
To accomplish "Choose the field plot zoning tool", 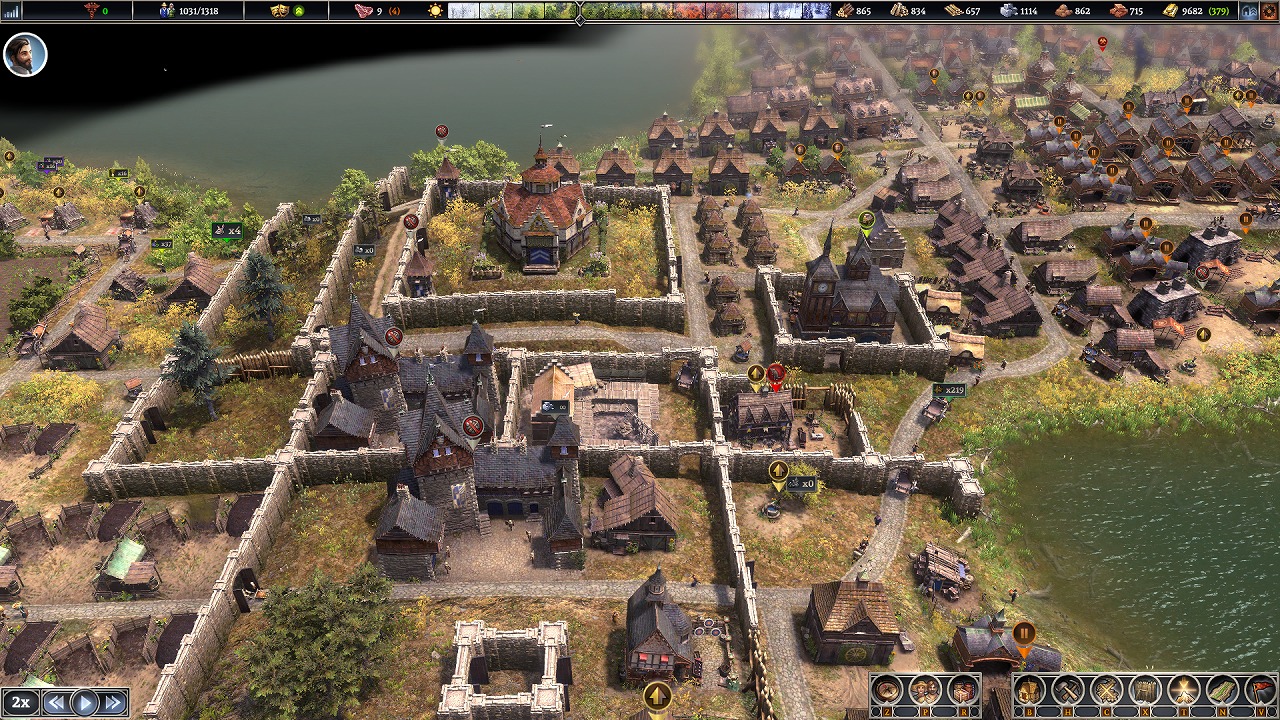I will click(x=1223, y=690).
